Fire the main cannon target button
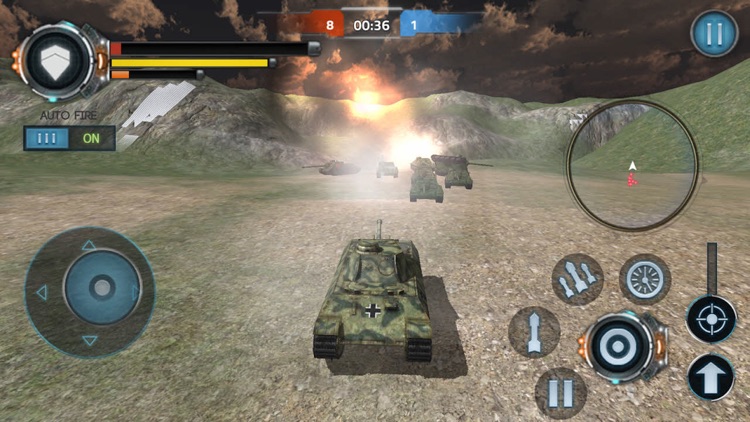The image size is (750, 422). pos(616,346)
